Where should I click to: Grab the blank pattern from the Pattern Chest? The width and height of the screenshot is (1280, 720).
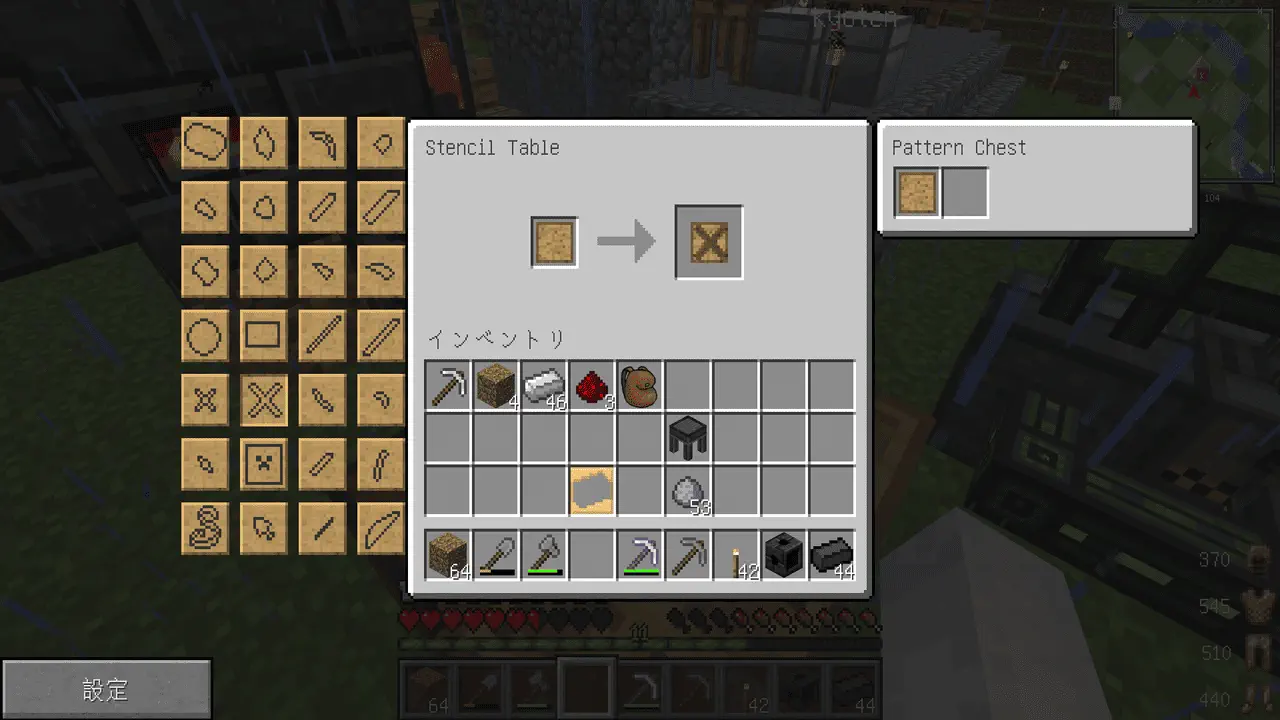click(918, 193)
